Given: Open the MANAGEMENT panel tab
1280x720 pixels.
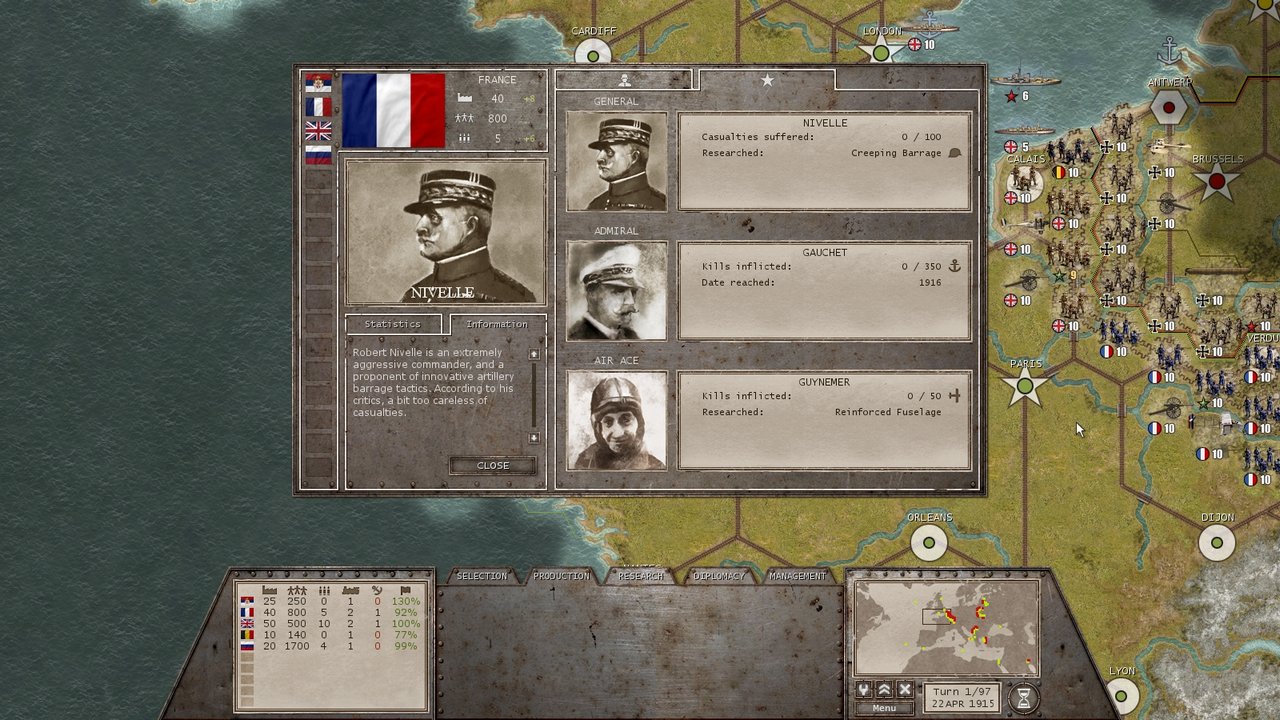Looking at the screenshot, I should coord(796,577).
